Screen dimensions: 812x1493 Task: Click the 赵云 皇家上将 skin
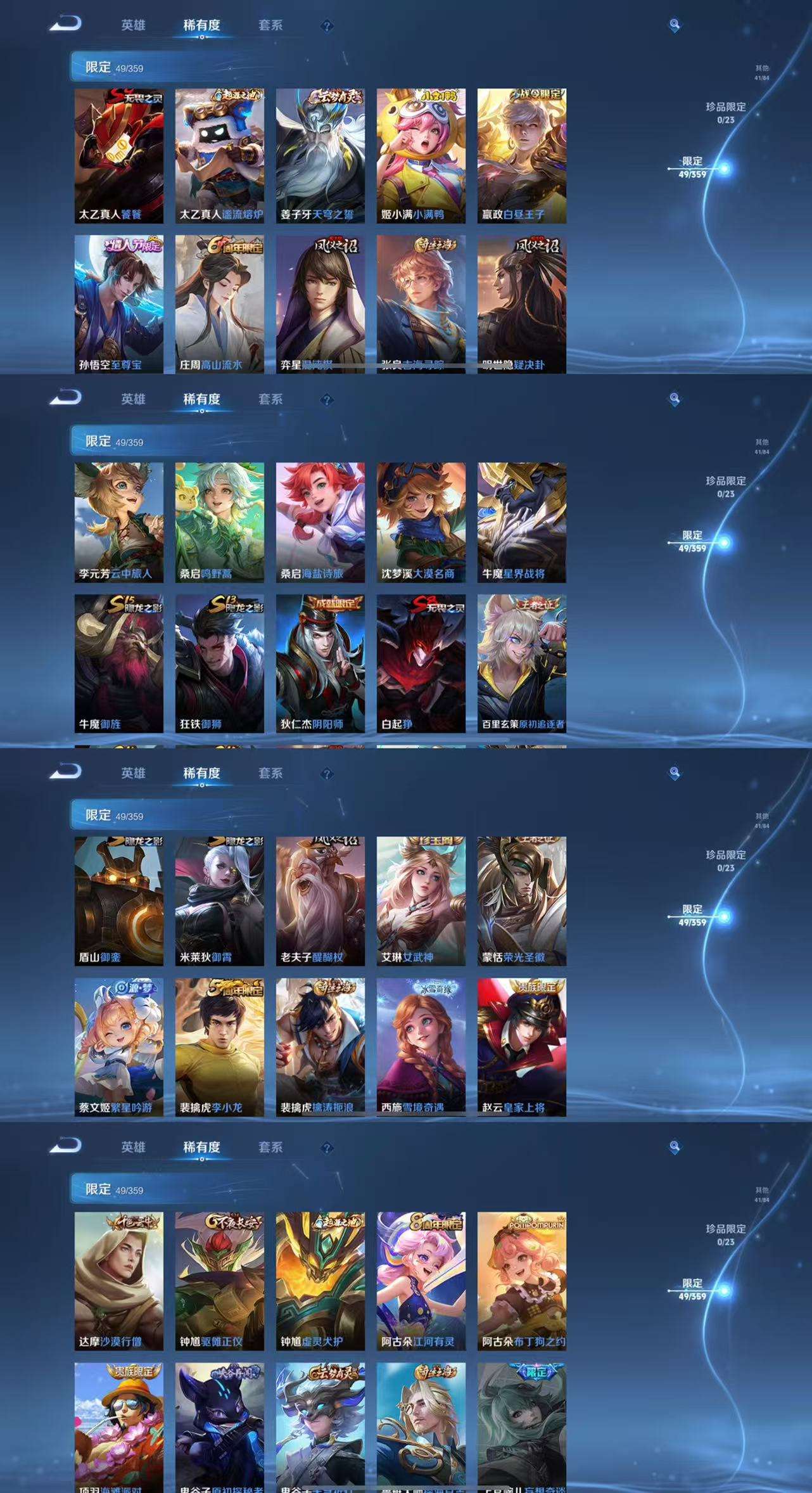coord(521,1047)
